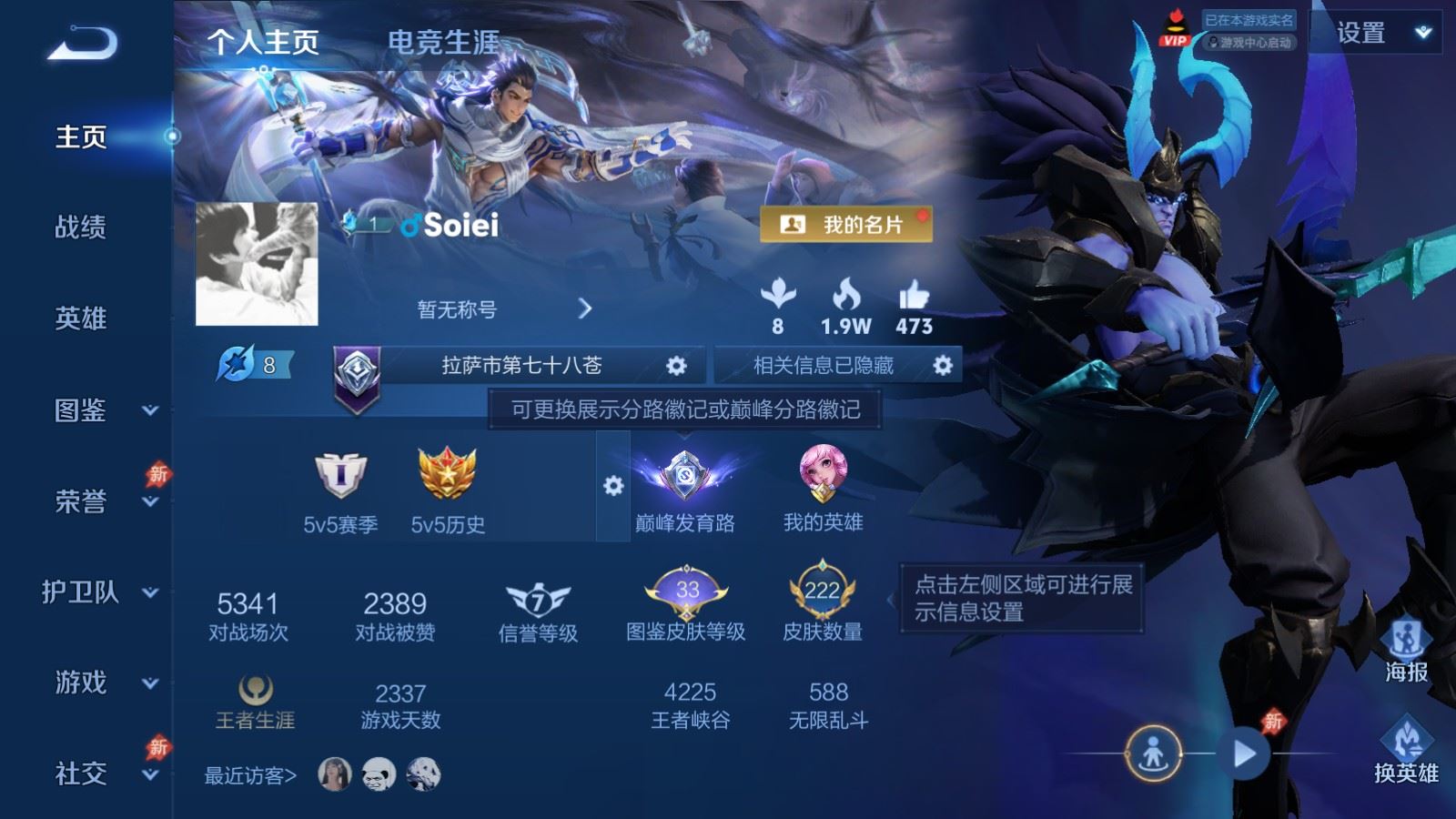The height and width of the screenshot is (819, 1456).
Task: Toggle the gear beside 拉萨市第七十八苍
Action: pyautogui.click(x=675, y=365)
